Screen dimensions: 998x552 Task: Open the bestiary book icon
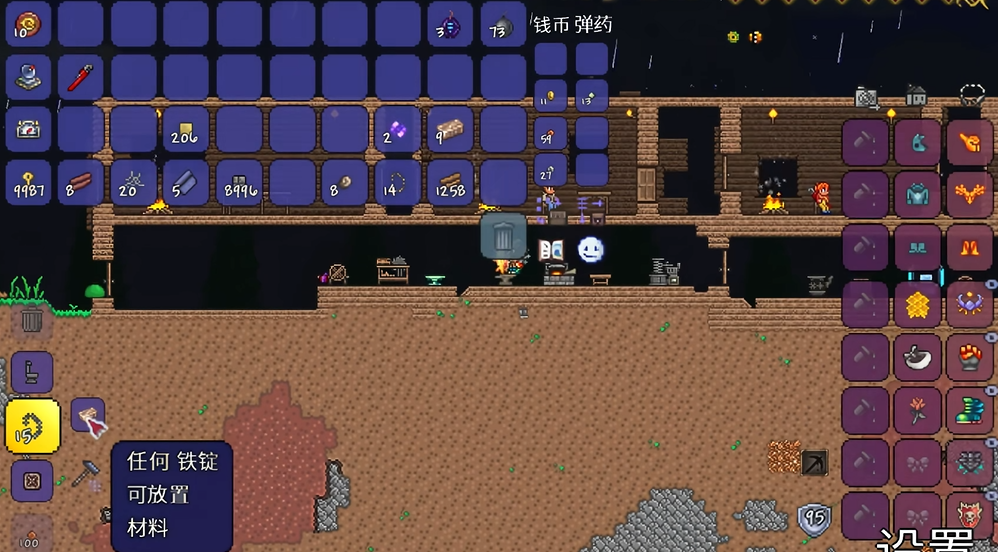click(551, 250)
